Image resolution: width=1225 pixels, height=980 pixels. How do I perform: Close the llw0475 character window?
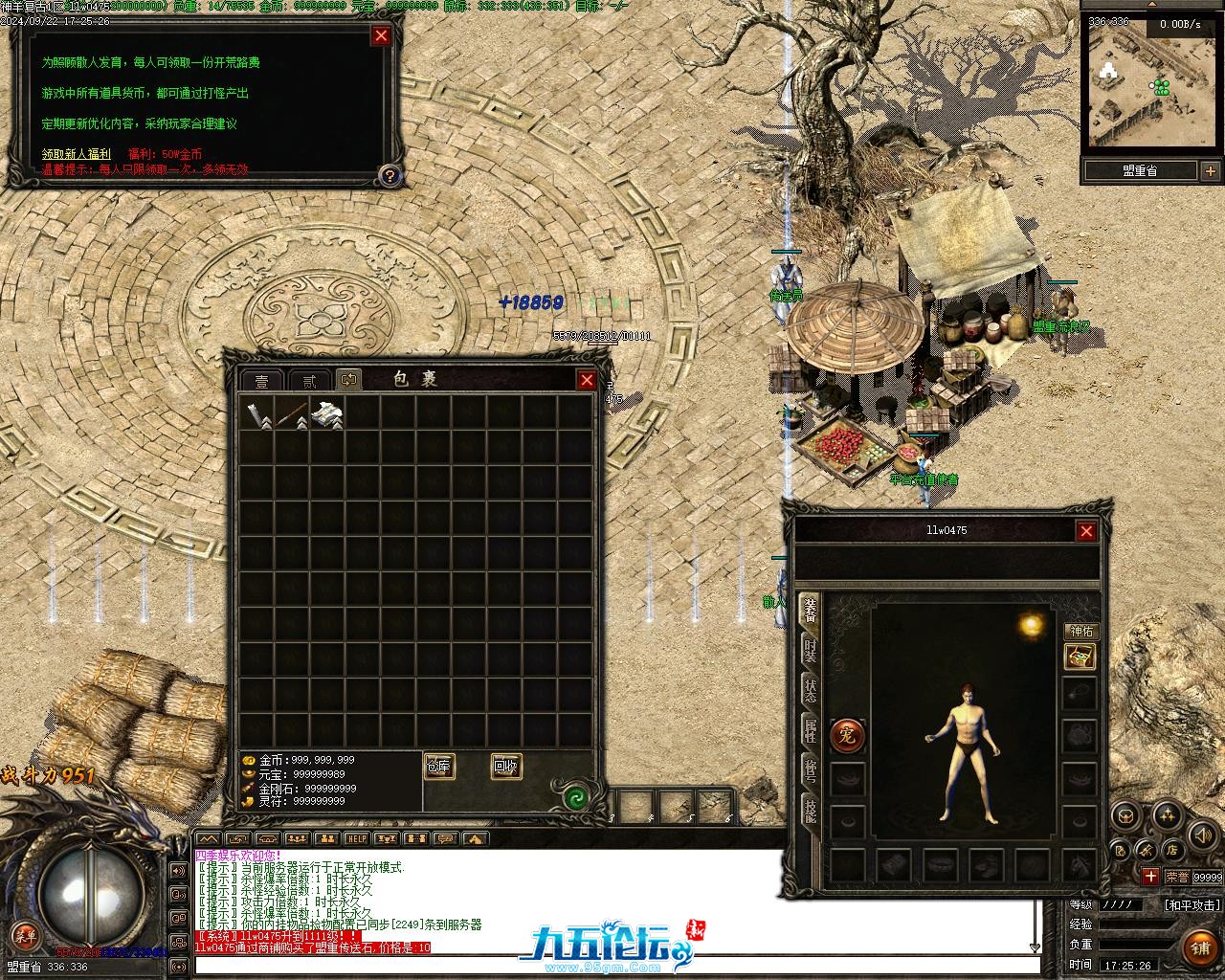click(1085, 530)
